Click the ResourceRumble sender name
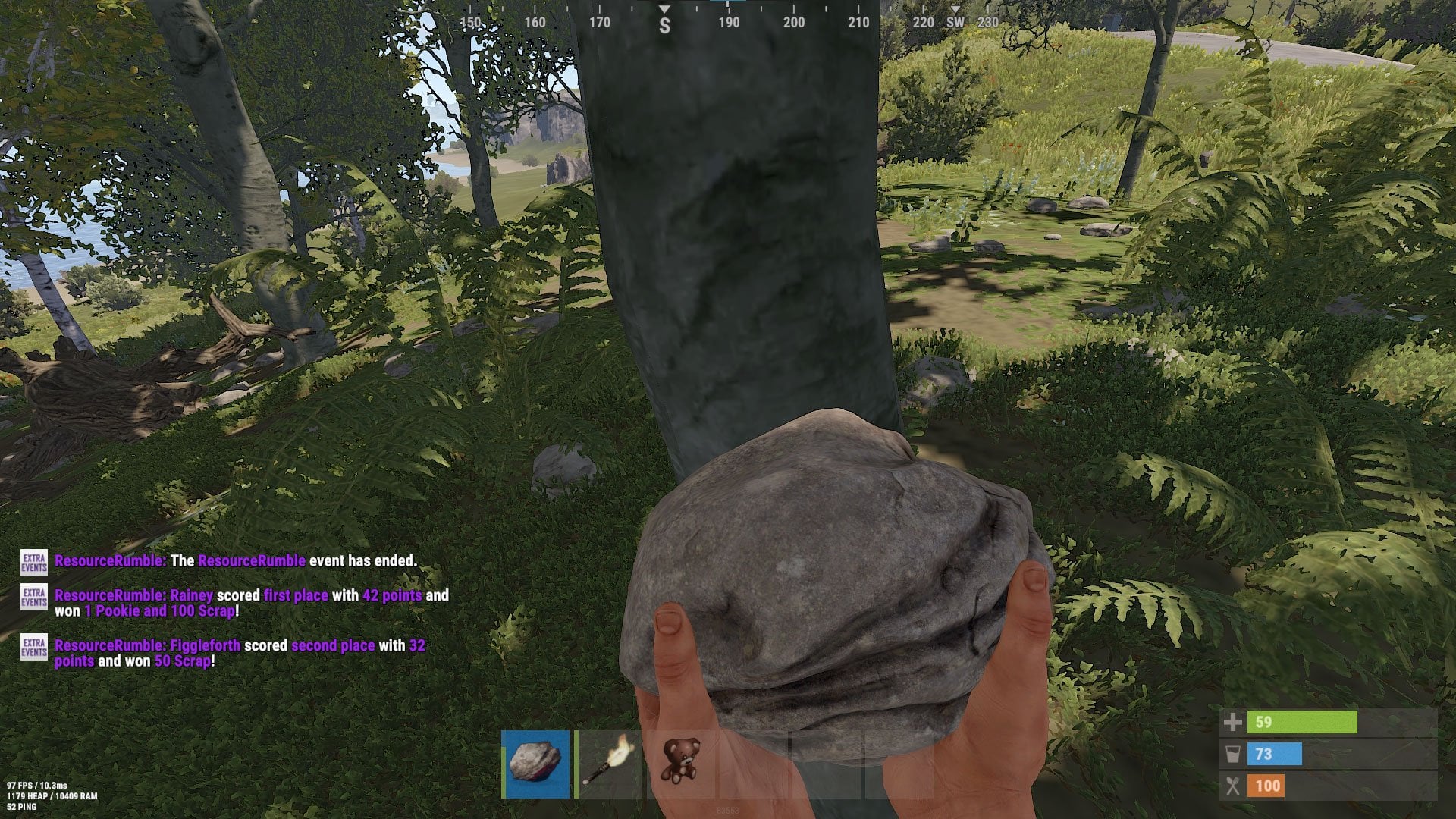The height and width of the screenshot is (819, 1456). 108,563
